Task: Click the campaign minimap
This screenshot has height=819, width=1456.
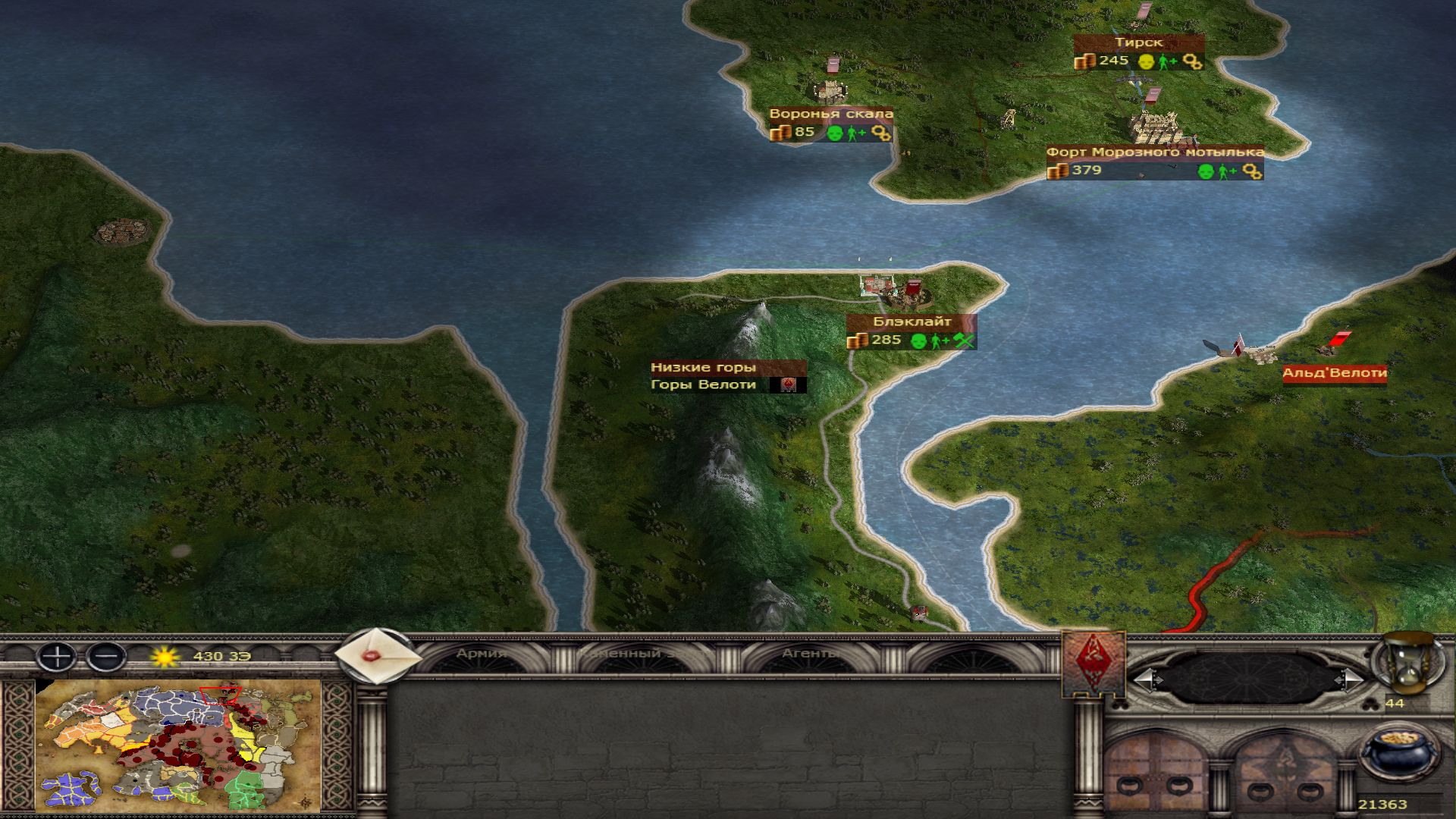Action: click(x=178, y=747)
